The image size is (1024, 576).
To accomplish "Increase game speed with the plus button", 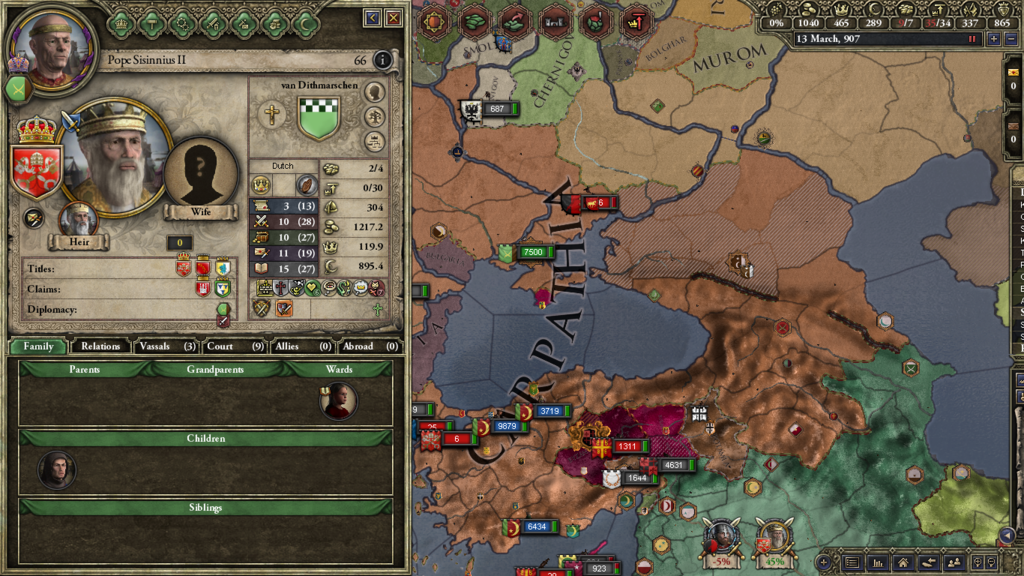I will click(993, 39).
